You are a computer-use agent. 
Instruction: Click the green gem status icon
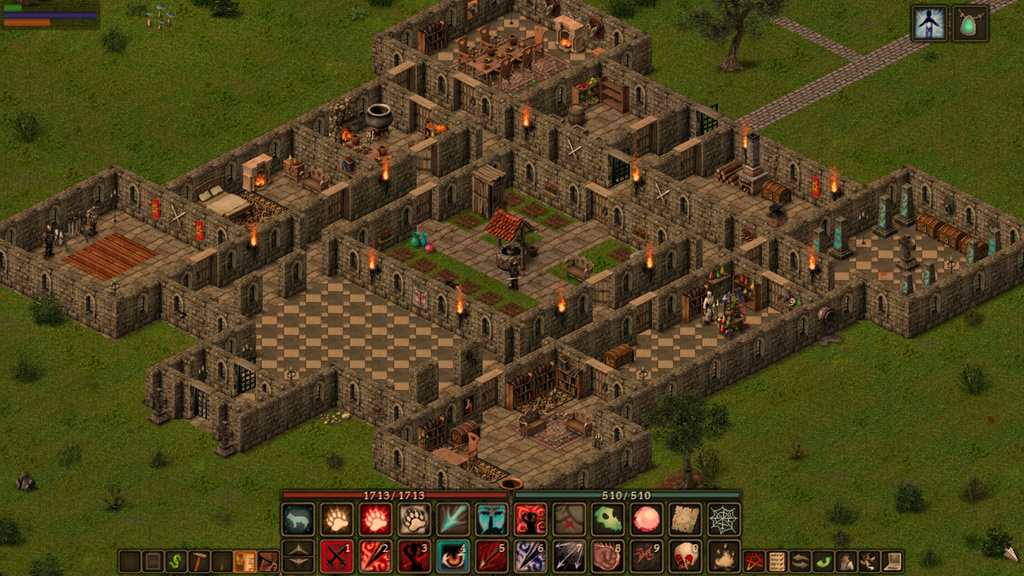970,23
